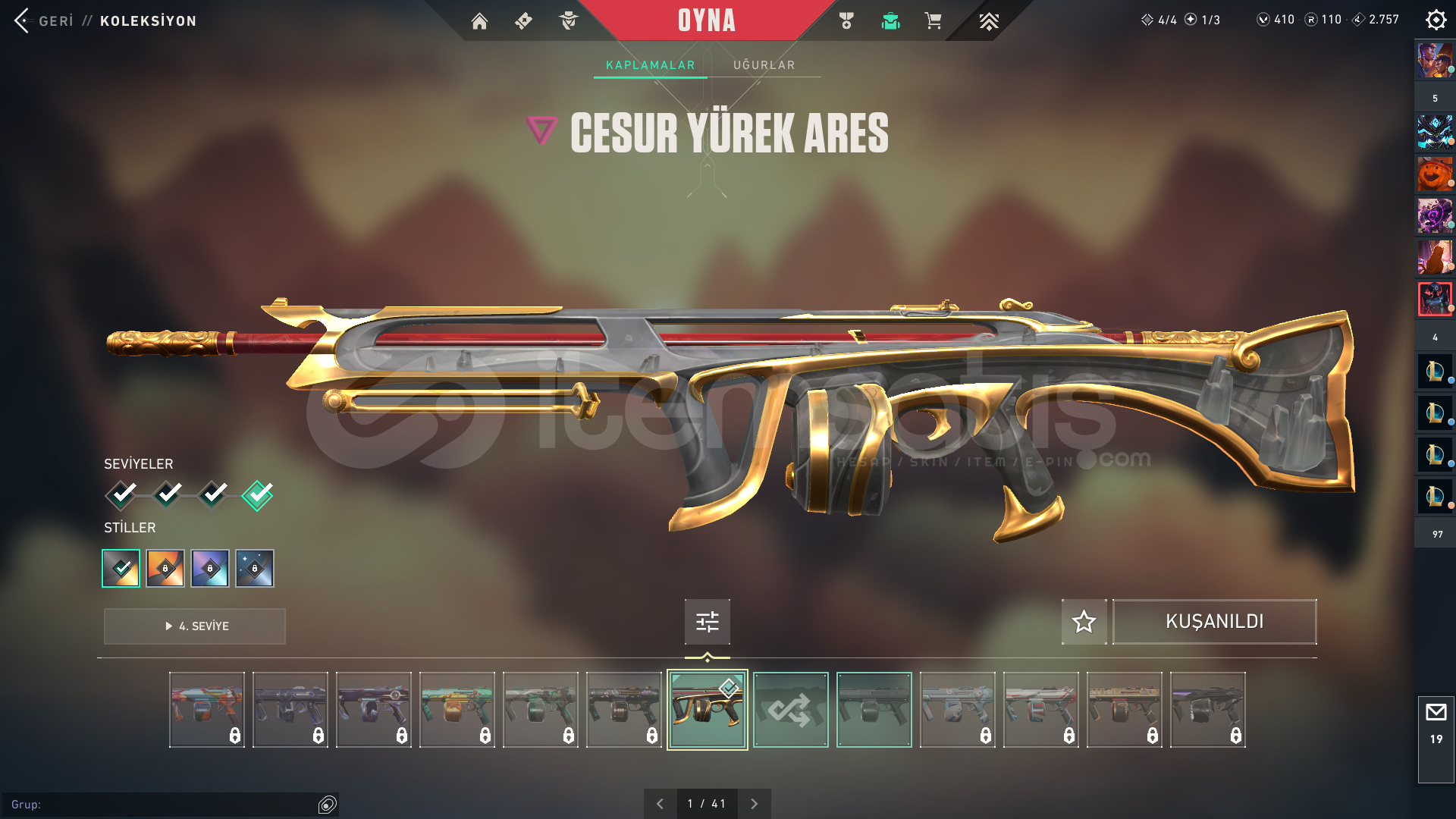Select the random shuffle skin tile
This screenshot has width=1456, height=819.
click(x=790, y=710)
